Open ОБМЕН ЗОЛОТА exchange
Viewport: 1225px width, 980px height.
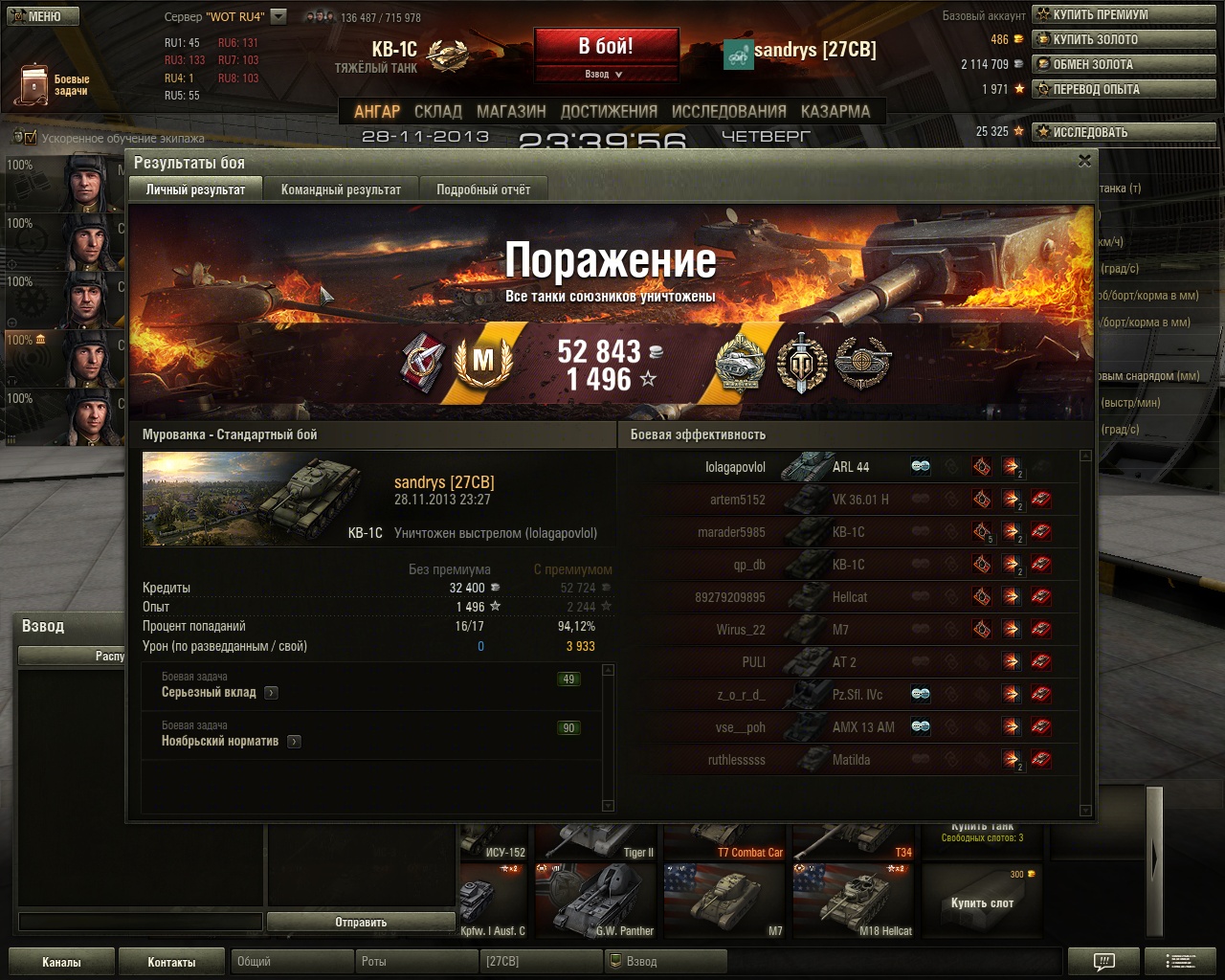click(x=1124, y=64)
